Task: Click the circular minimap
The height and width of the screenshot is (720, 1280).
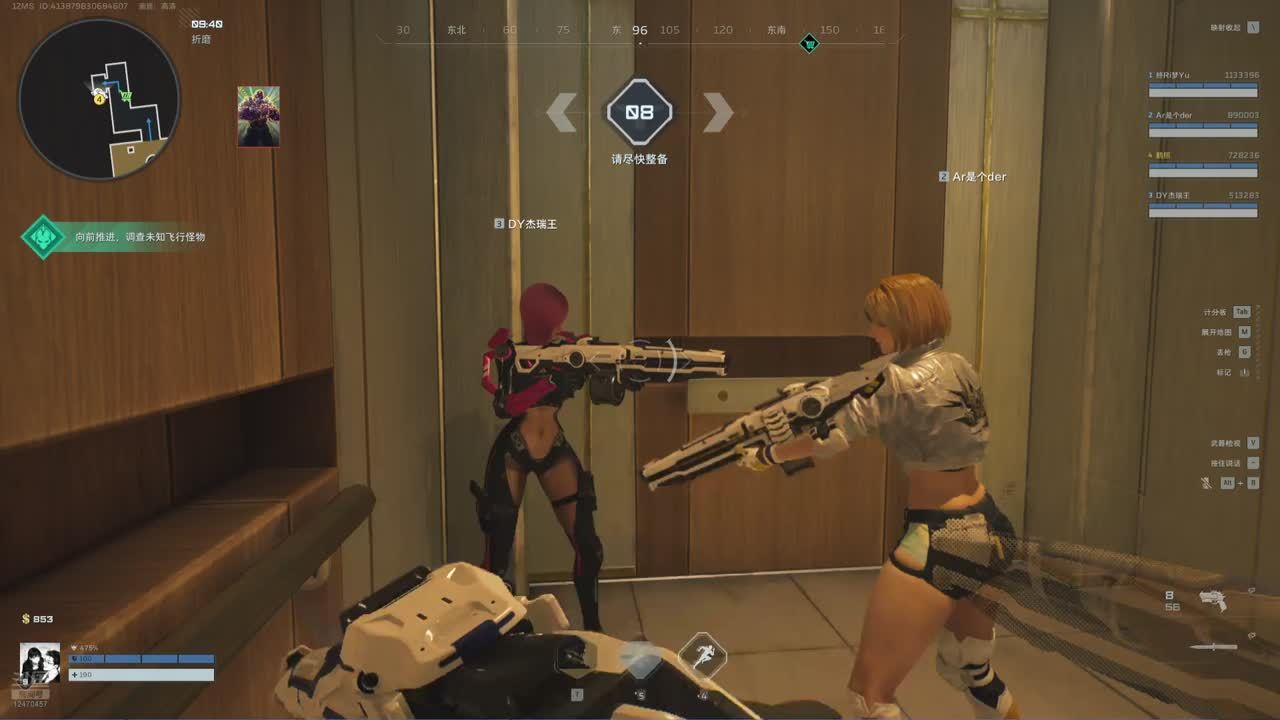Action: 99,99
